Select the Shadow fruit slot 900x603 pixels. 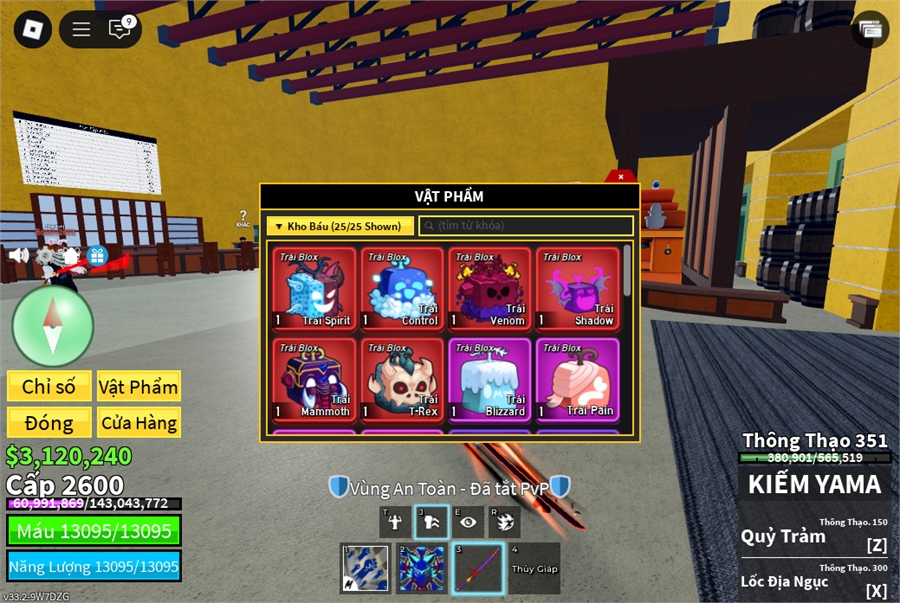click(x=577, y=289)
